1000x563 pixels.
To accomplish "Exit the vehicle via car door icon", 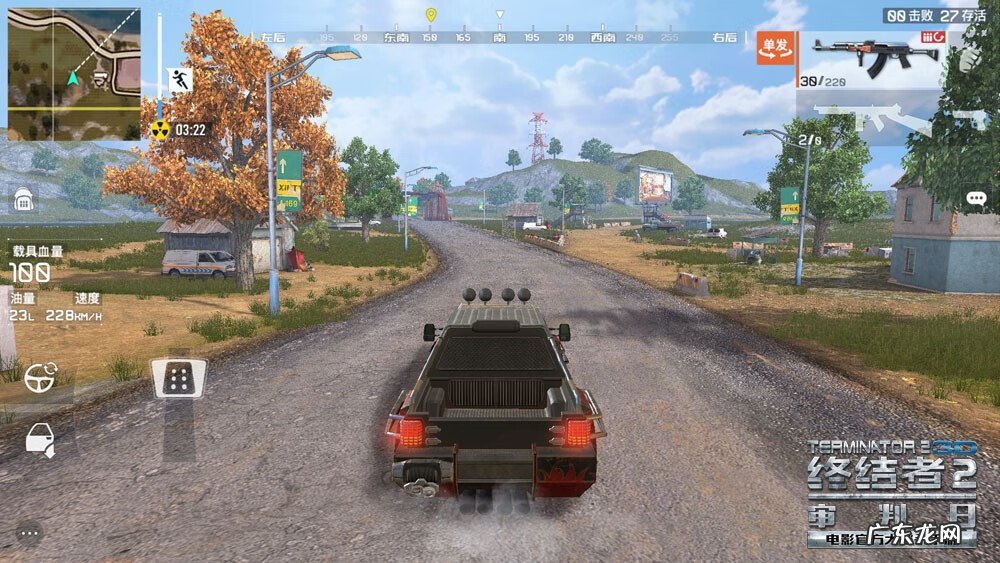I will (39, 438).
